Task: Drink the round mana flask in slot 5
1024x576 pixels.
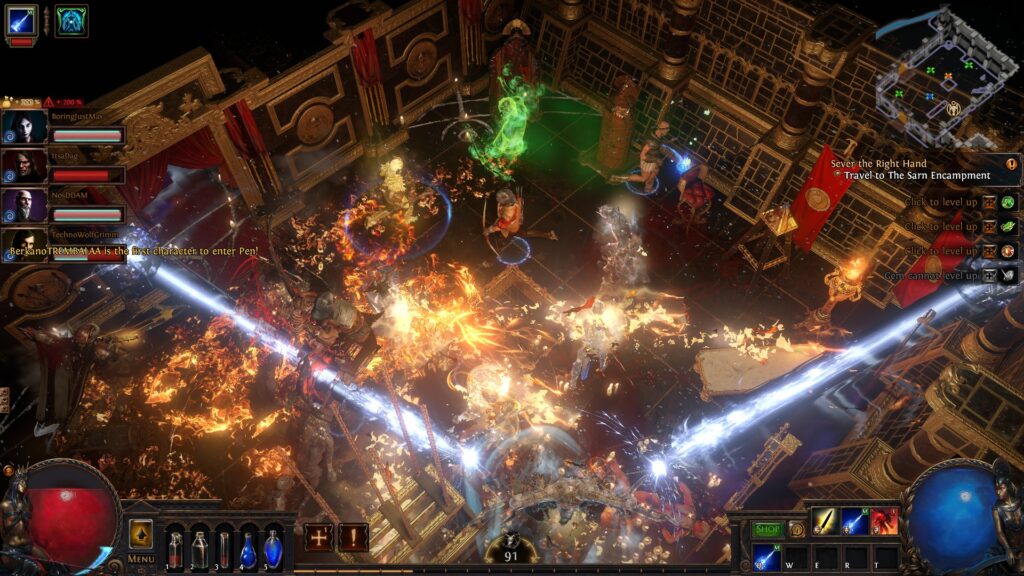Action: [x=272, y=549]
